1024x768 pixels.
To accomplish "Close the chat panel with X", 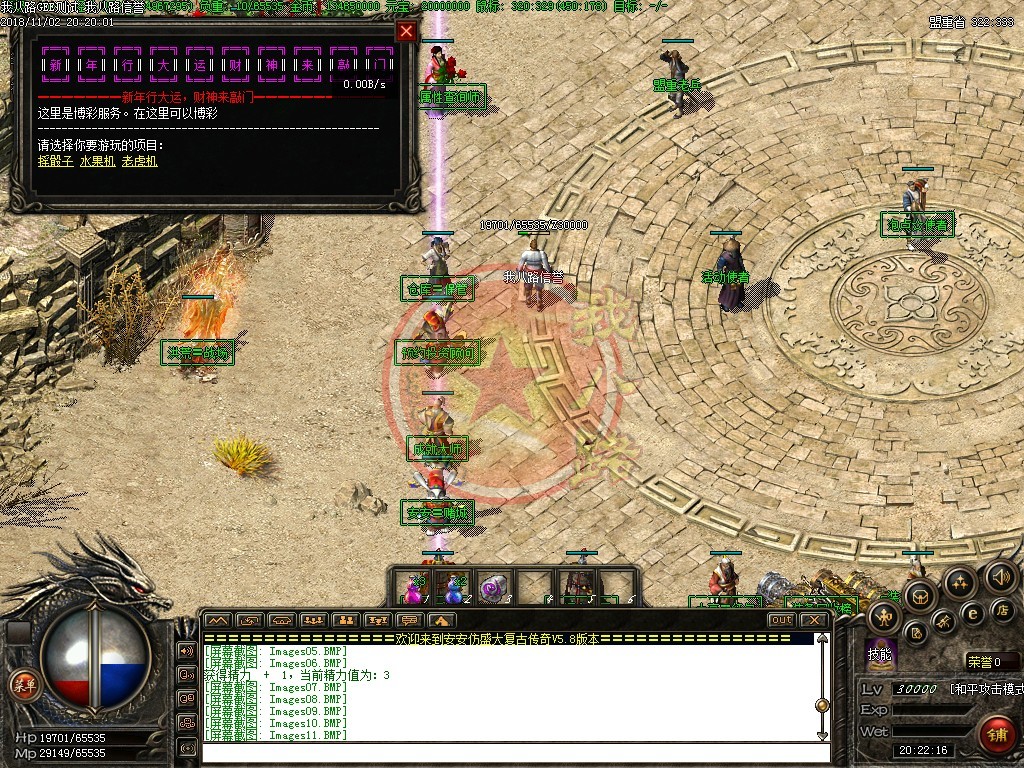I will pyautogui.click(x=814, y=620).
